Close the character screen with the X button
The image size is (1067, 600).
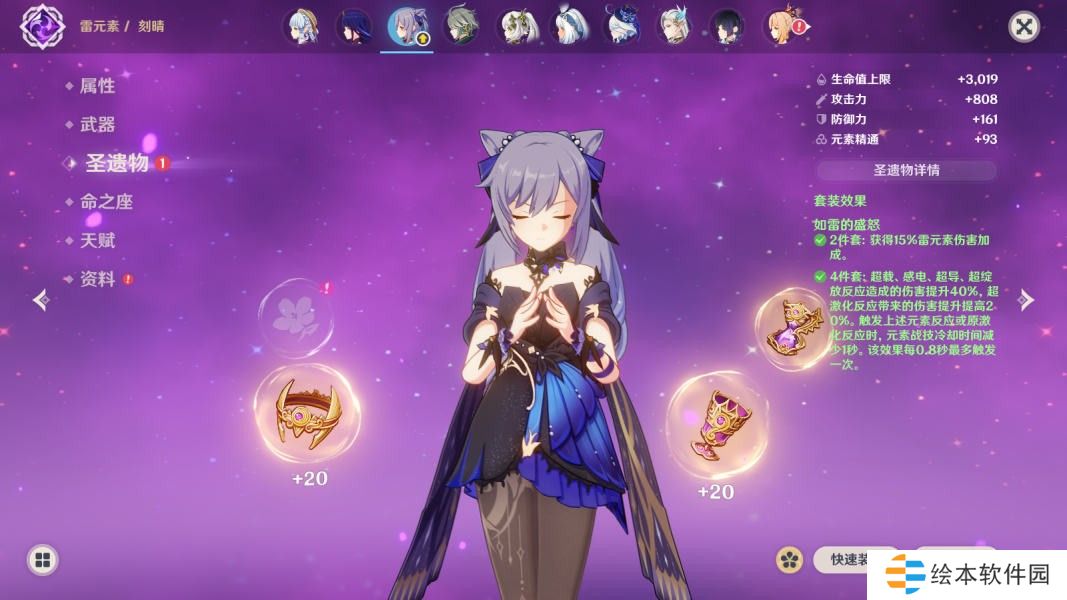(x=1023, y=26)
